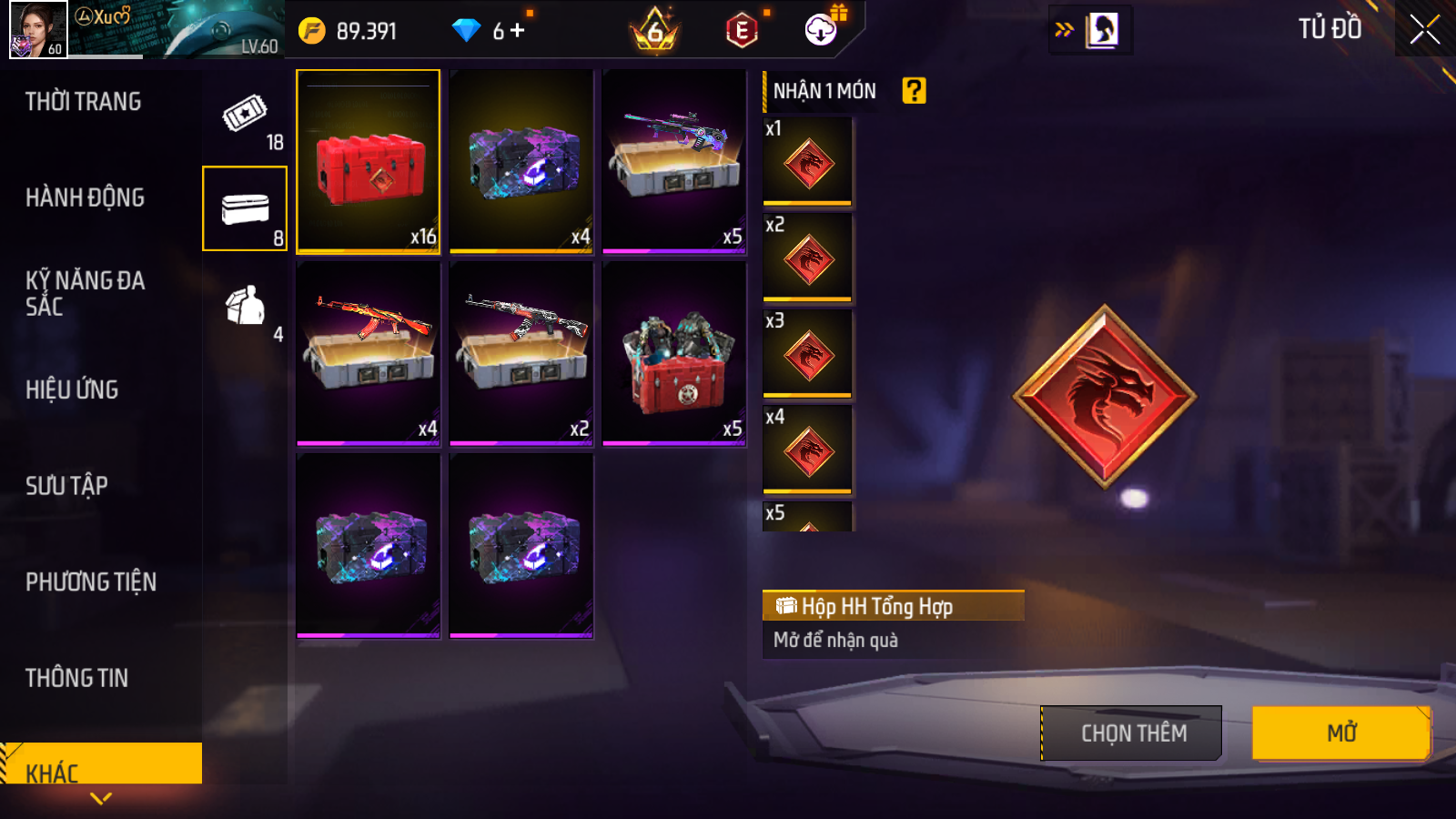
Task: Close the TỦ ĐỒ vault screen
Action: (x=1424, y=30)
